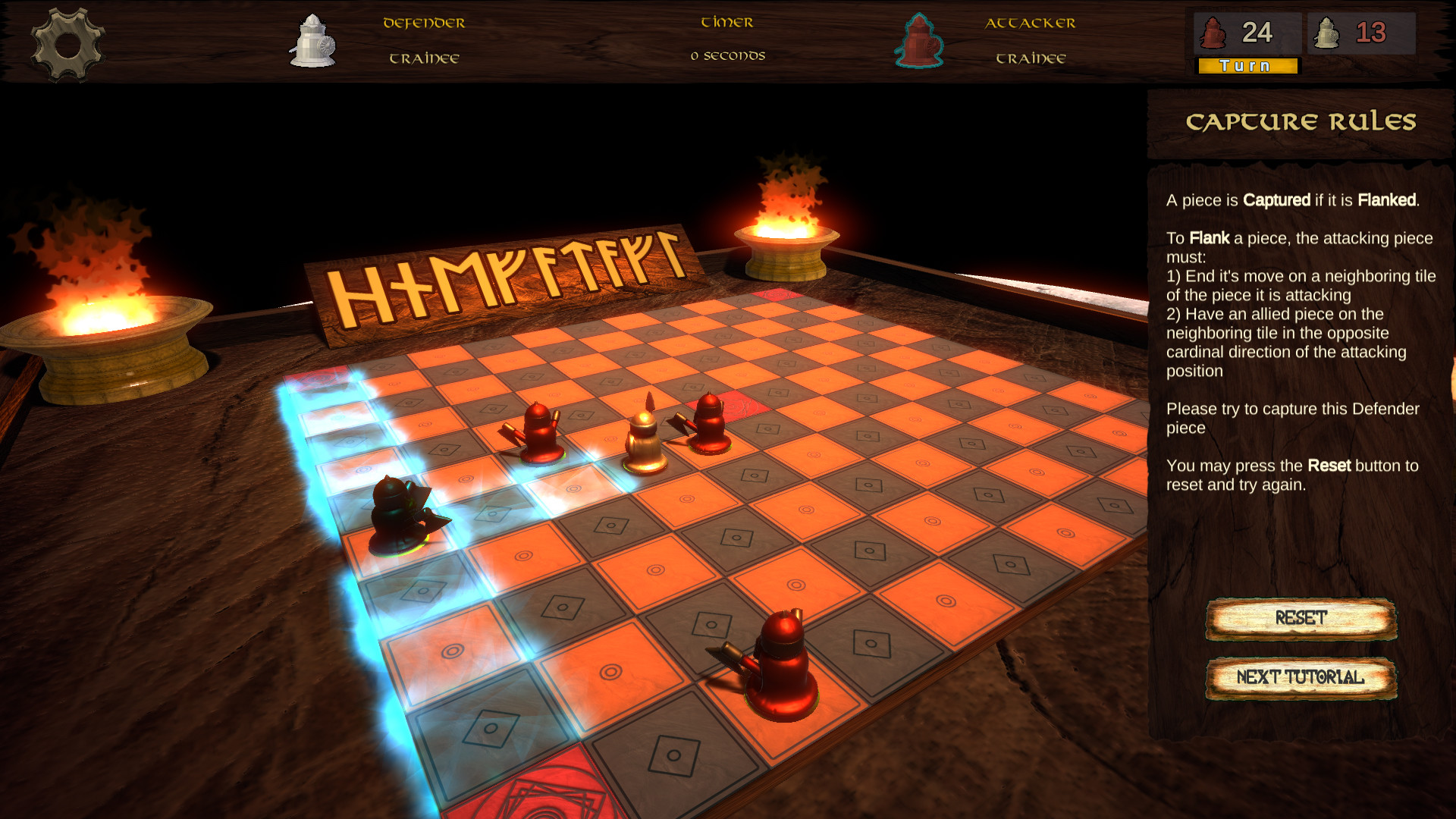Open the settings gear menu
This screenshot has height=819, width=1456.
pyautogui.click(x=67, y=39)
